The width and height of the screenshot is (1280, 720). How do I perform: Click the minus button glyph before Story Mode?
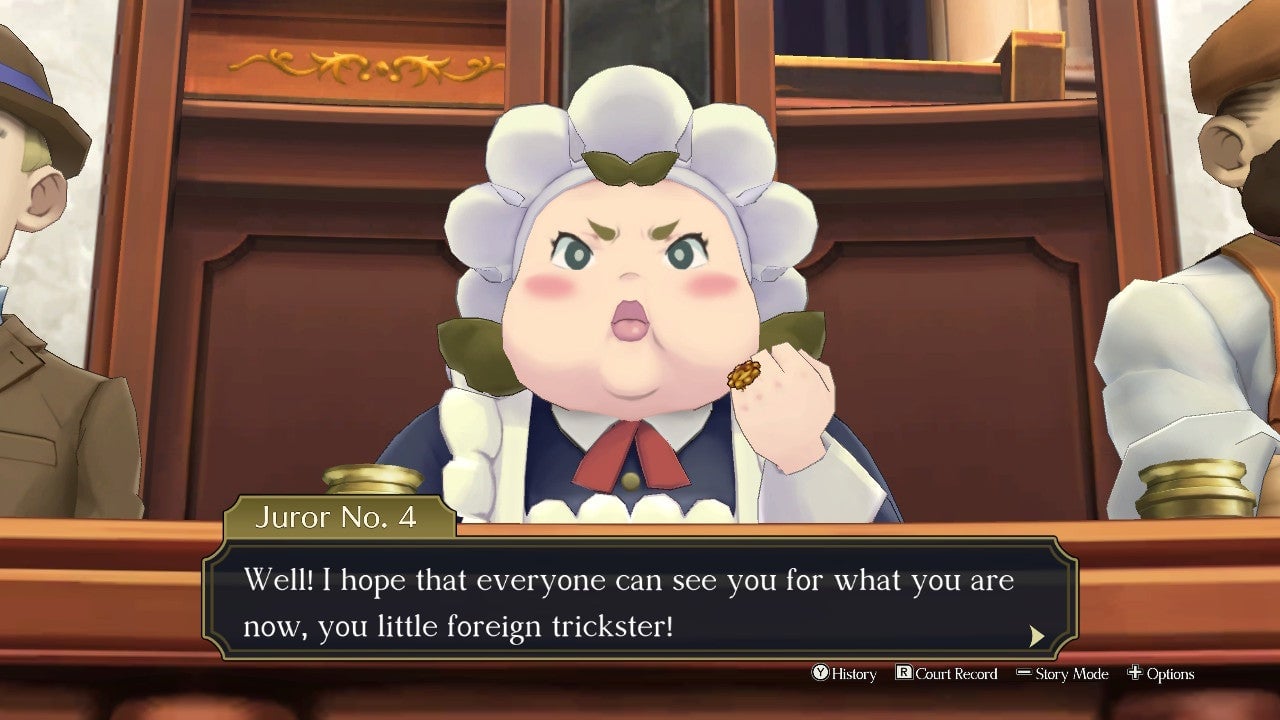coord(1022,674)
